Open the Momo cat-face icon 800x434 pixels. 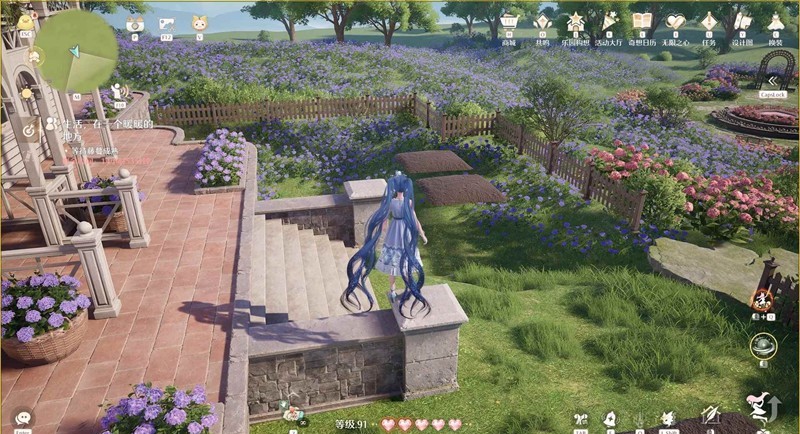tap(199, 23)
